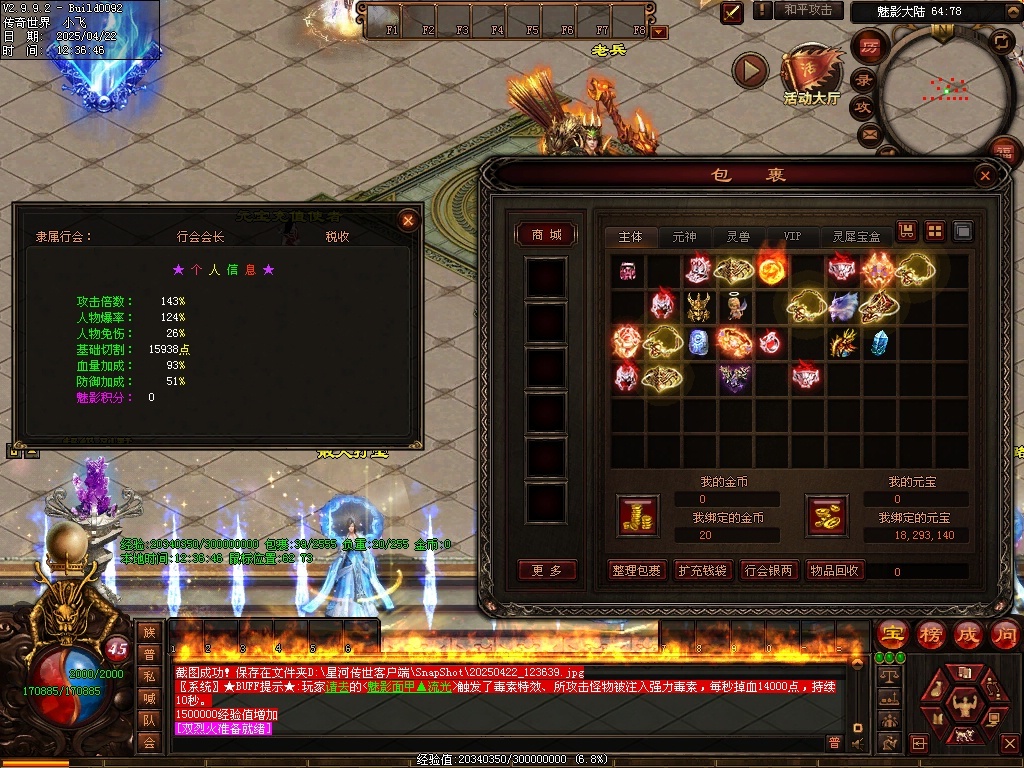The image size is (1024, 768).
Task: Show the 灵犀宝盒 tab
Action: click(x=857, y=237)
